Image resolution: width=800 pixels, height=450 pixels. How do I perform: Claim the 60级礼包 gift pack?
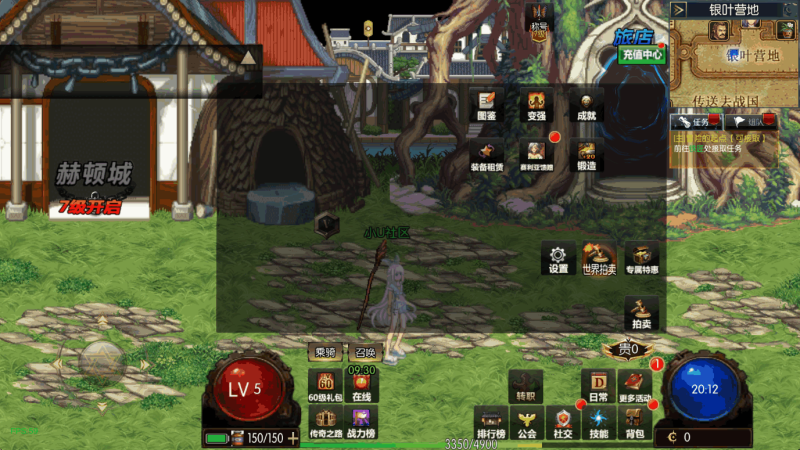click(x=326, y=384)
